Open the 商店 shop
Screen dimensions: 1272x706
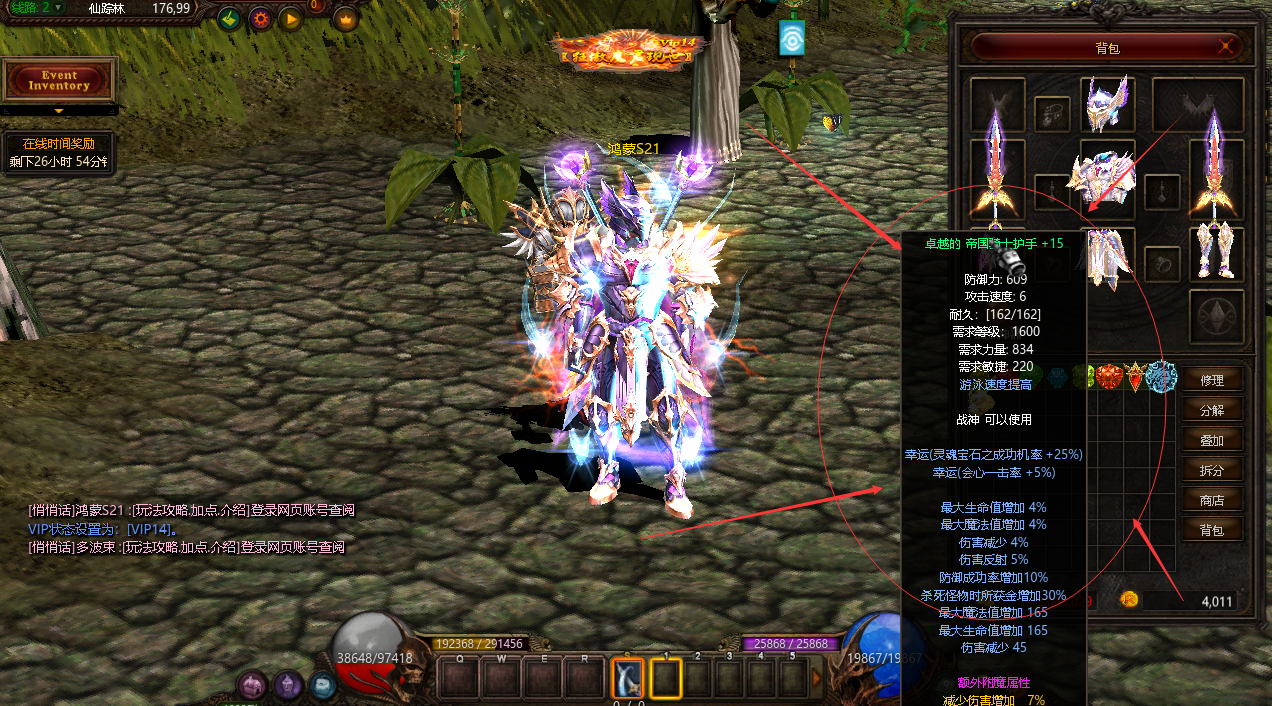(1212, 500)
